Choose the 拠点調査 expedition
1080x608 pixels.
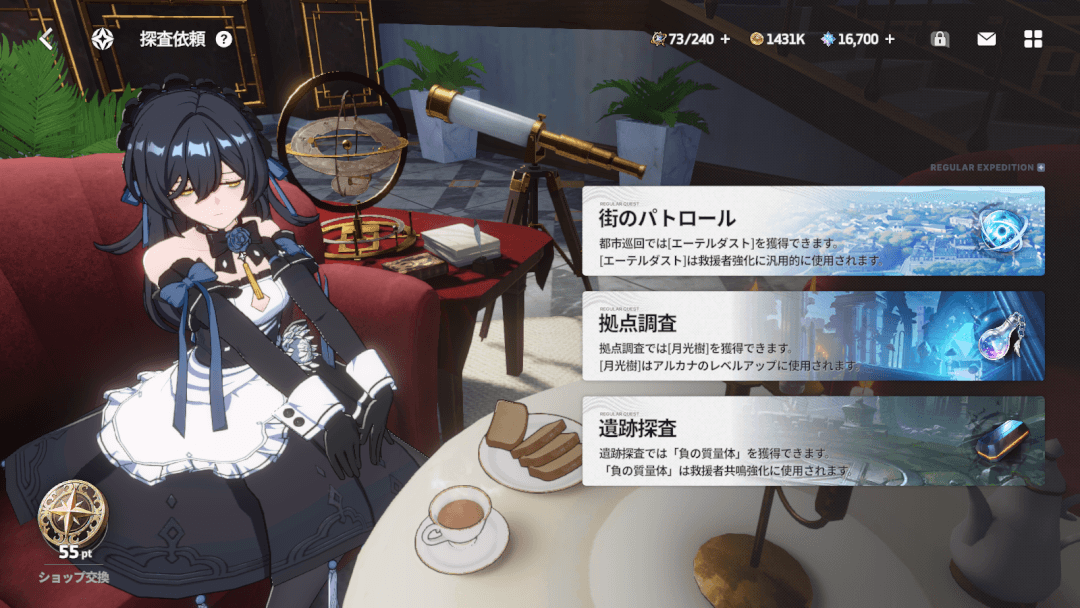point(813,336)
